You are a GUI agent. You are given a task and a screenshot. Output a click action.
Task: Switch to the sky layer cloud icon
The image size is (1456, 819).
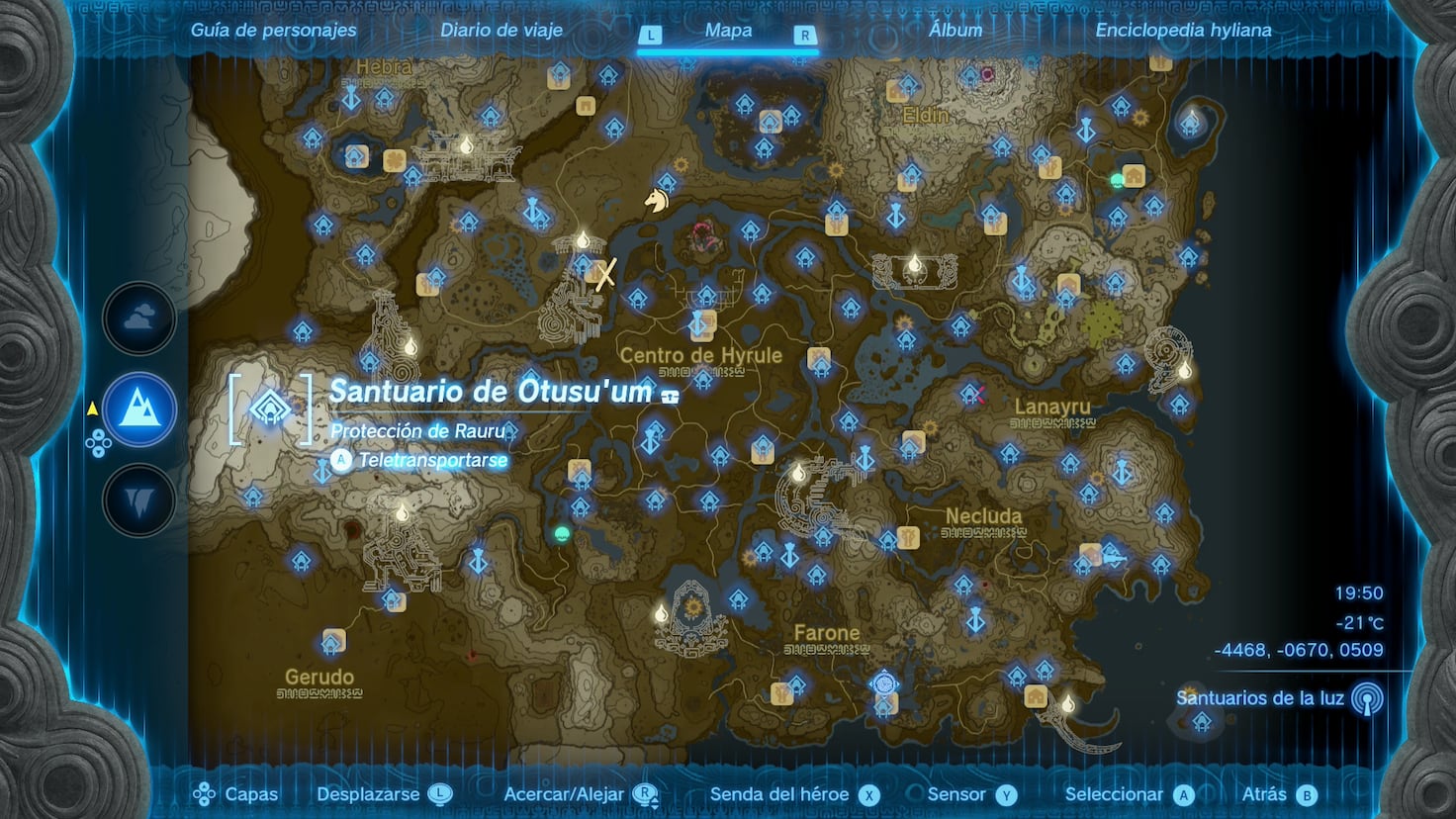coord(138,318)
